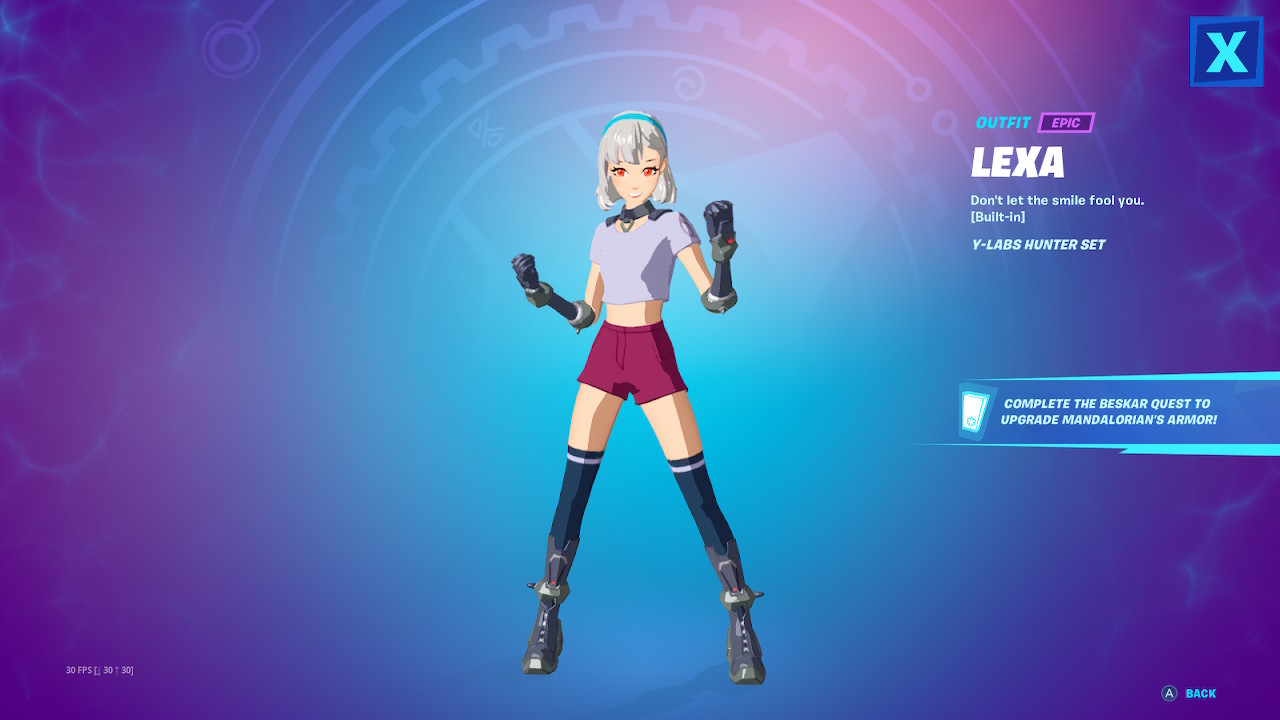Viewport: 1280px width, 720px height.
Task: Close the outfit preview with the X button
Action: pyautogui.click(x=1226, y=51)
